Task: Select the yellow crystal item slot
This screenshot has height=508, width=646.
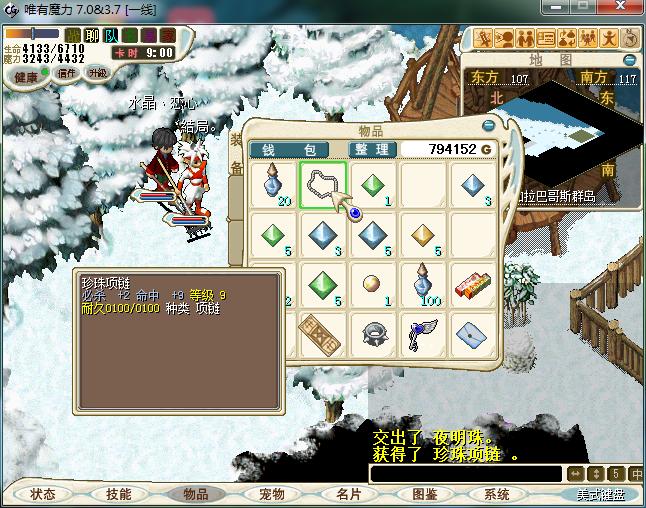Action: (x=424, y=235)
